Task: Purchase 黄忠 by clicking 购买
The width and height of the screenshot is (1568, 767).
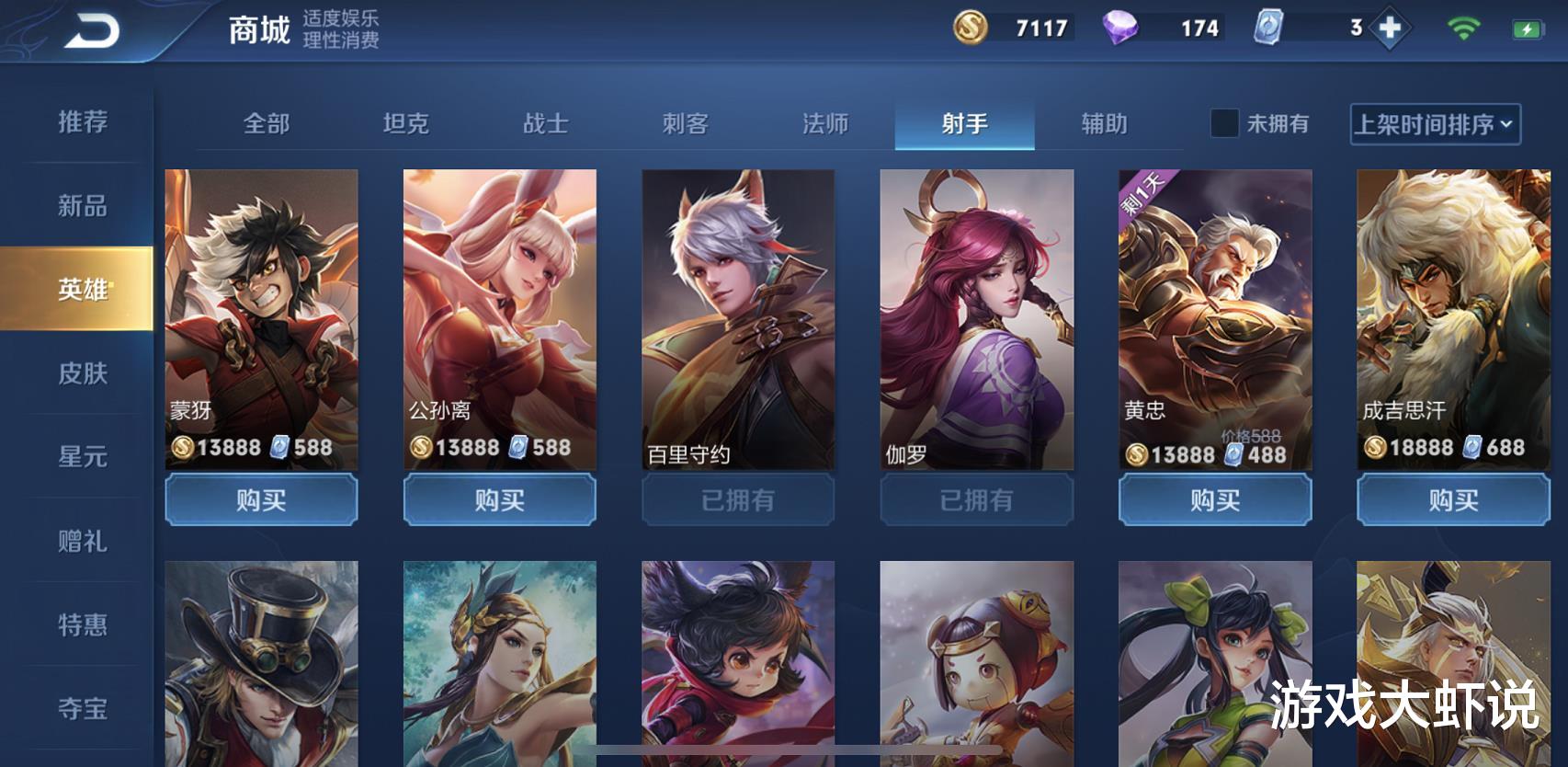Action: (x=1213, y=500)
